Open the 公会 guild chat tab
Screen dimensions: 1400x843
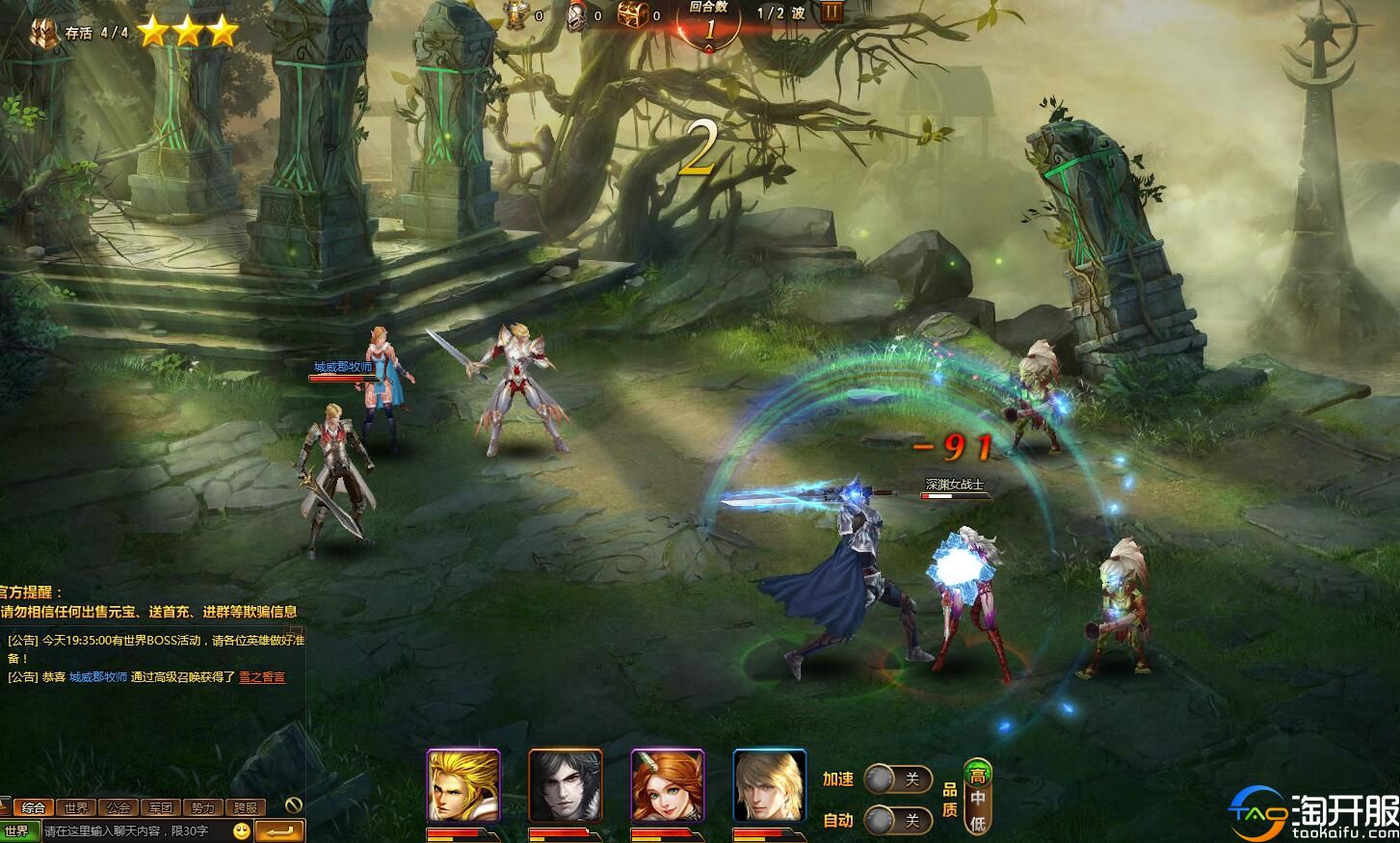pos(118,807)
